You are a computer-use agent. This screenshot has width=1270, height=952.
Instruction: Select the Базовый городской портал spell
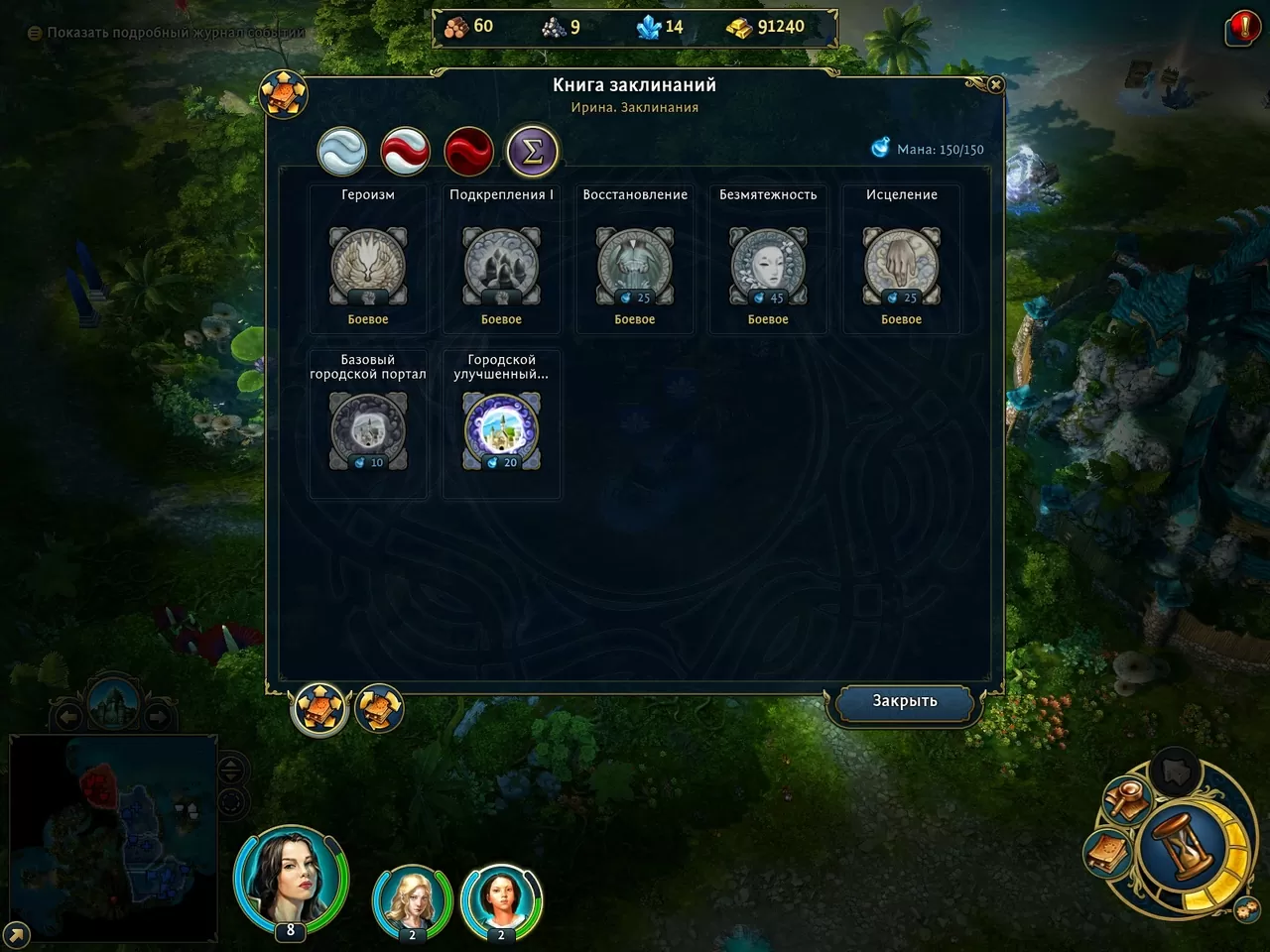pos(368,431)
